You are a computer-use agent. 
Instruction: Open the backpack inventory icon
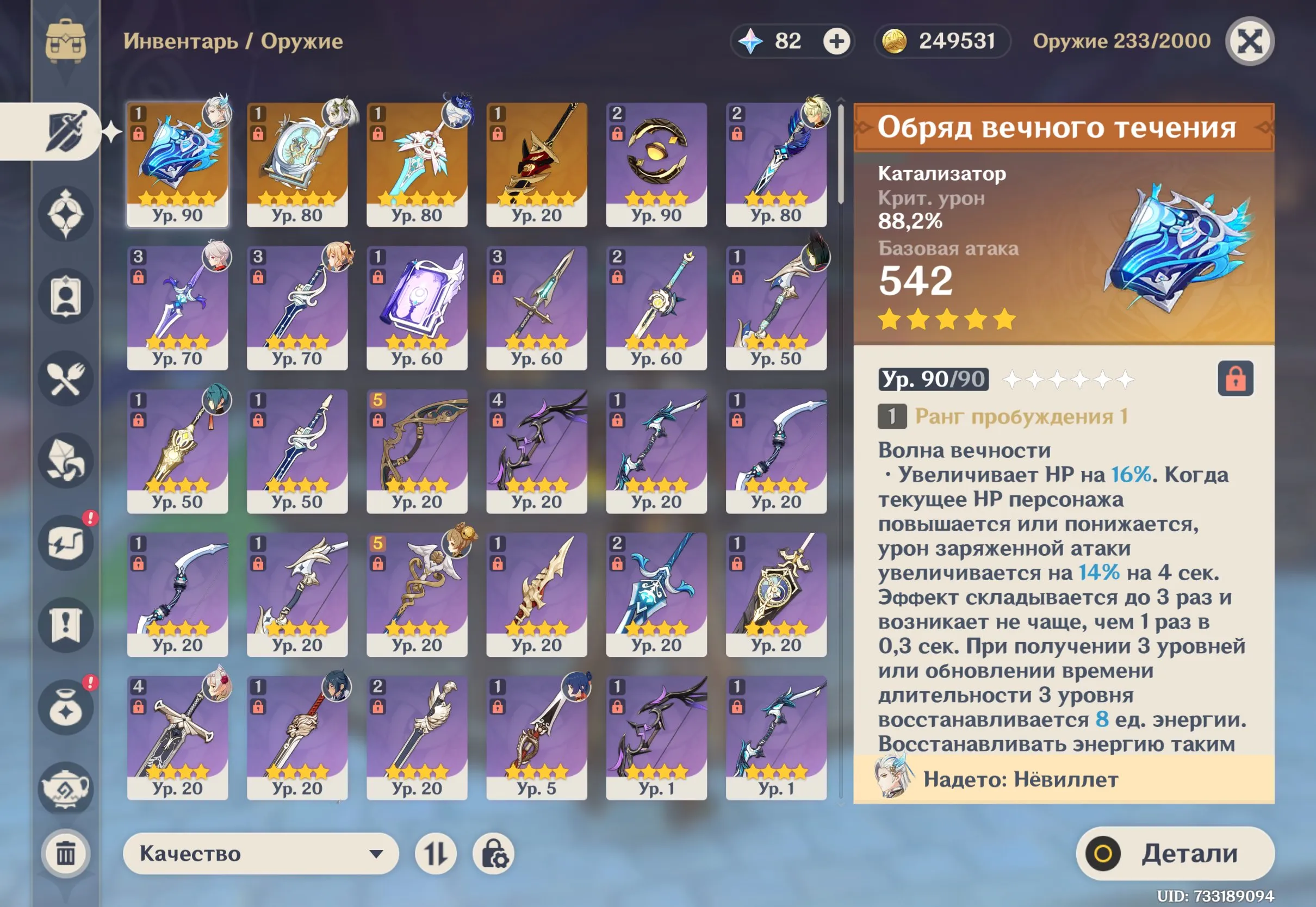67,40
